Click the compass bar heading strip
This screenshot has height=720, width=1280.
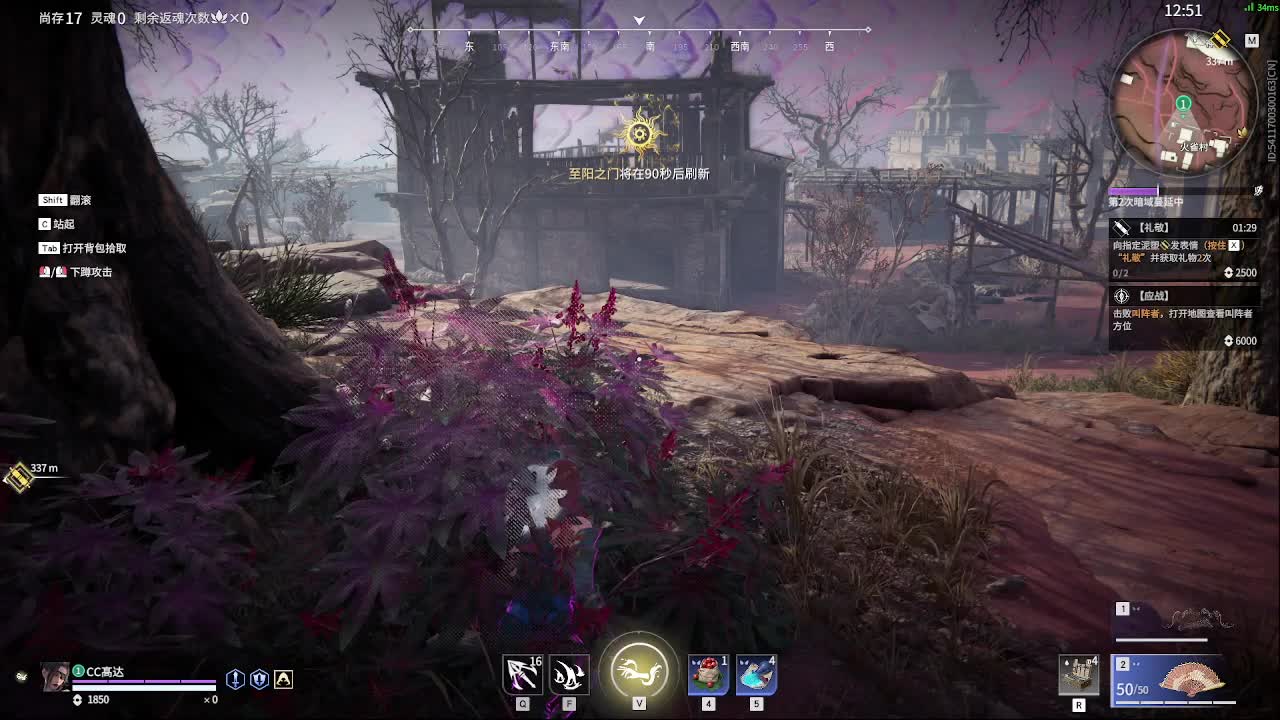click(639, 38)
